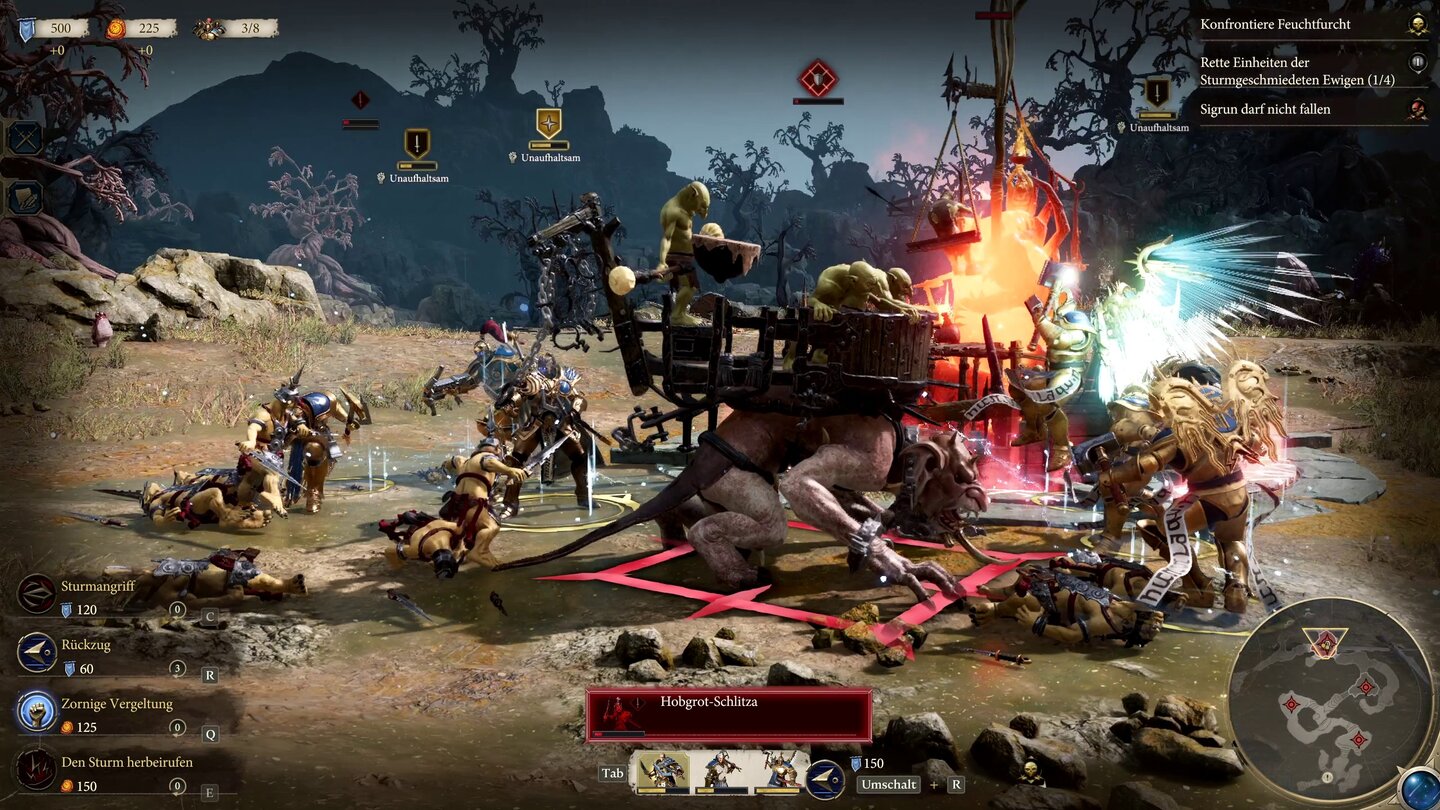Open the scroll panel icon below the swords

(25, 197)
